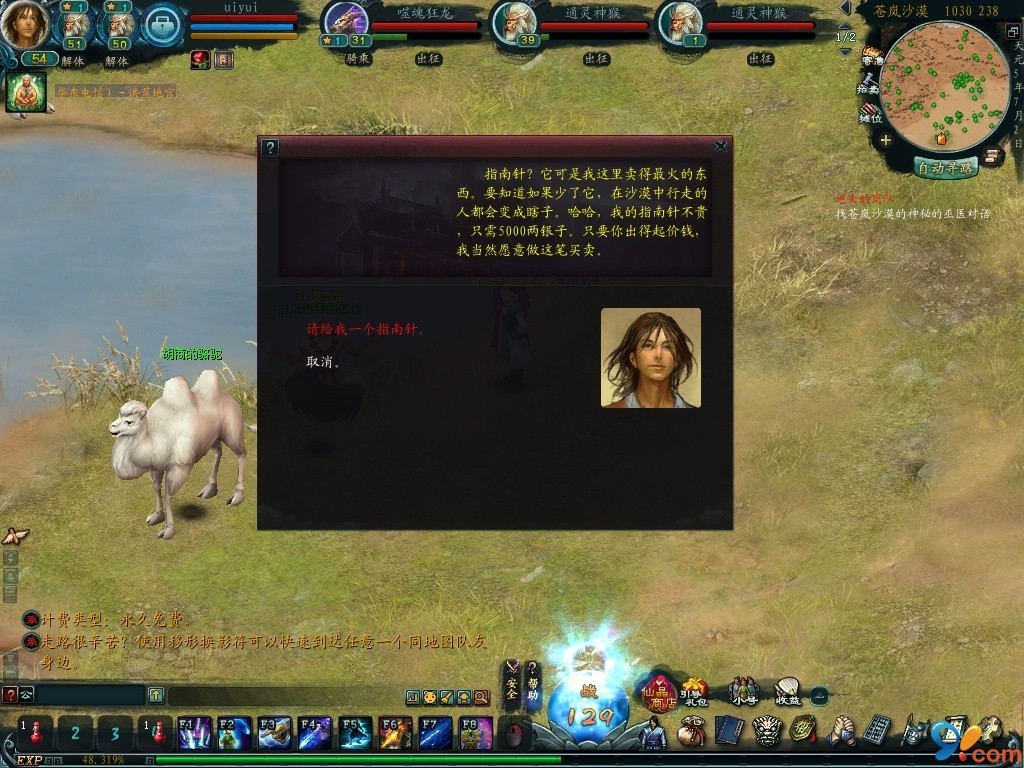This screenshot has height=768, width=1024.
Task: Open the 拍卖 auction icon
Action: [x=869, y=83]
